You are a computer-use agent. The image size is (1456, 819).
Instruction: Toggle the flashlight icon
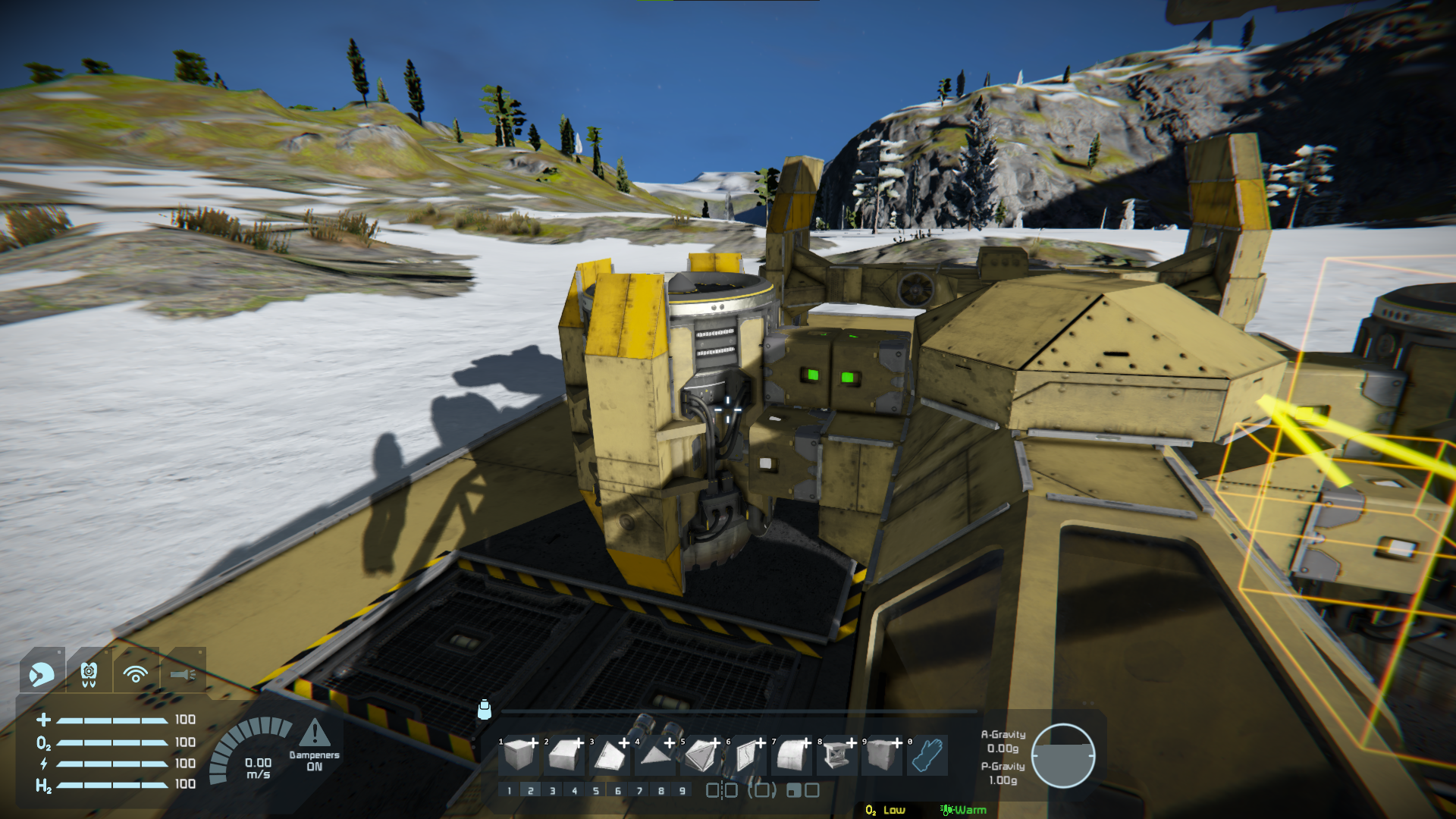[x=183, y=673]
